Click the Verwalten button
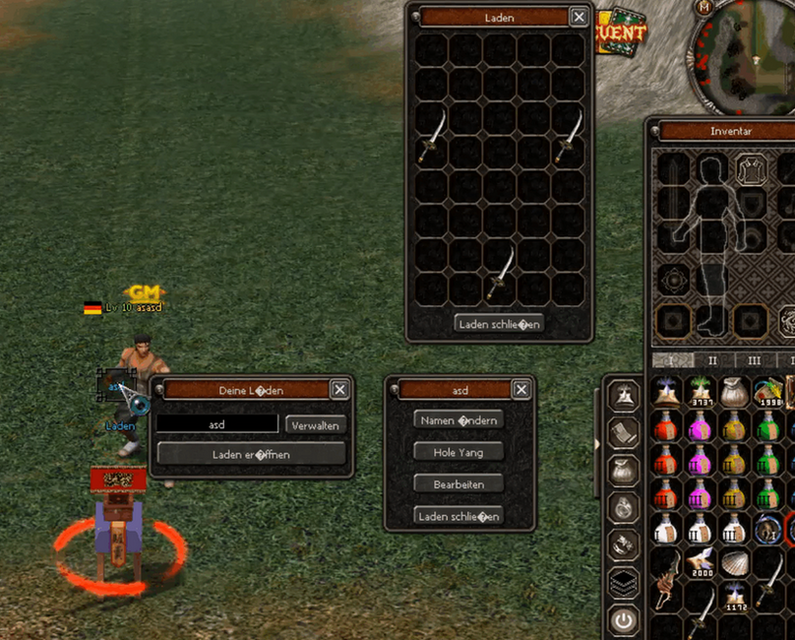The height and width of the screenshot is (640, 795). [x=316, y=425]
